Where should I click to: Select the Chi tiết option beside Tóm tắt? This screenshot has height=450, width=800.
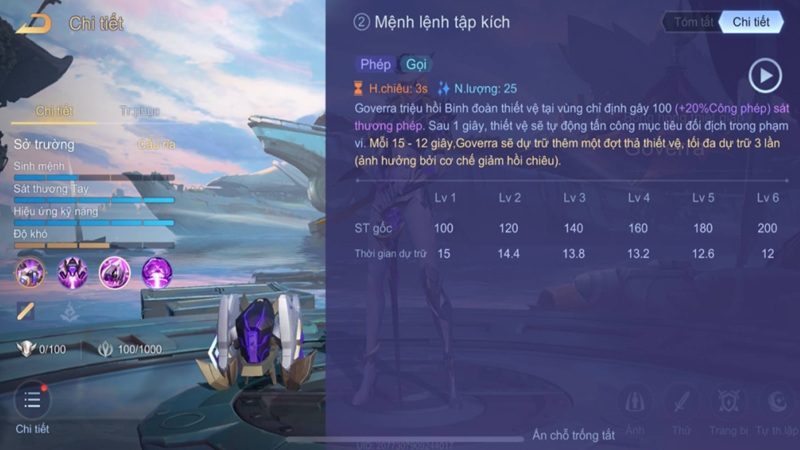pyautogui.click(x=751, y=22)
